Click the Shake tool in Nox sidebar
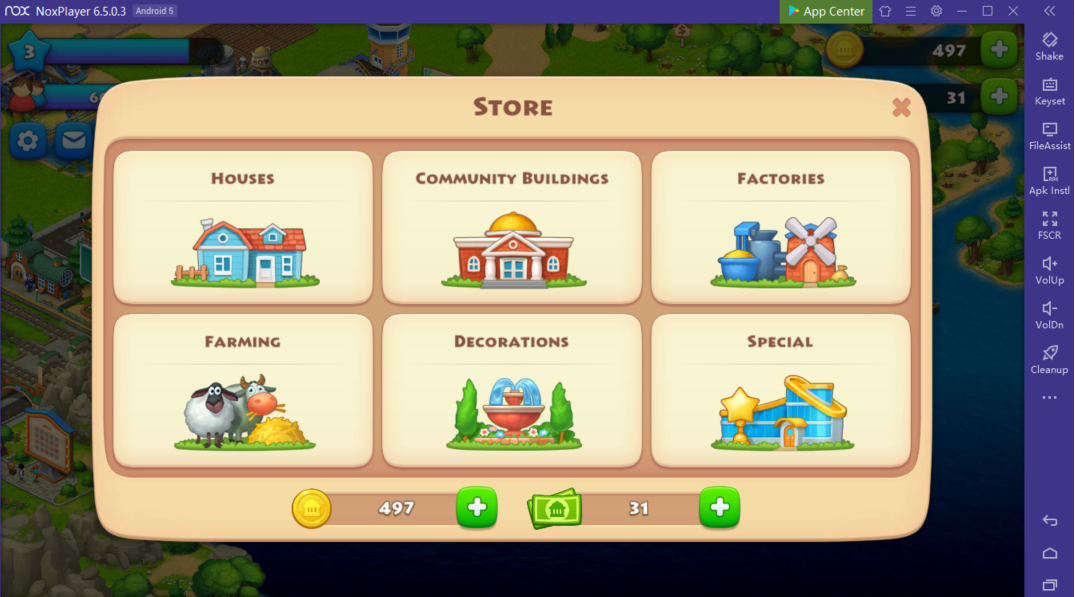 point(1049,46)
